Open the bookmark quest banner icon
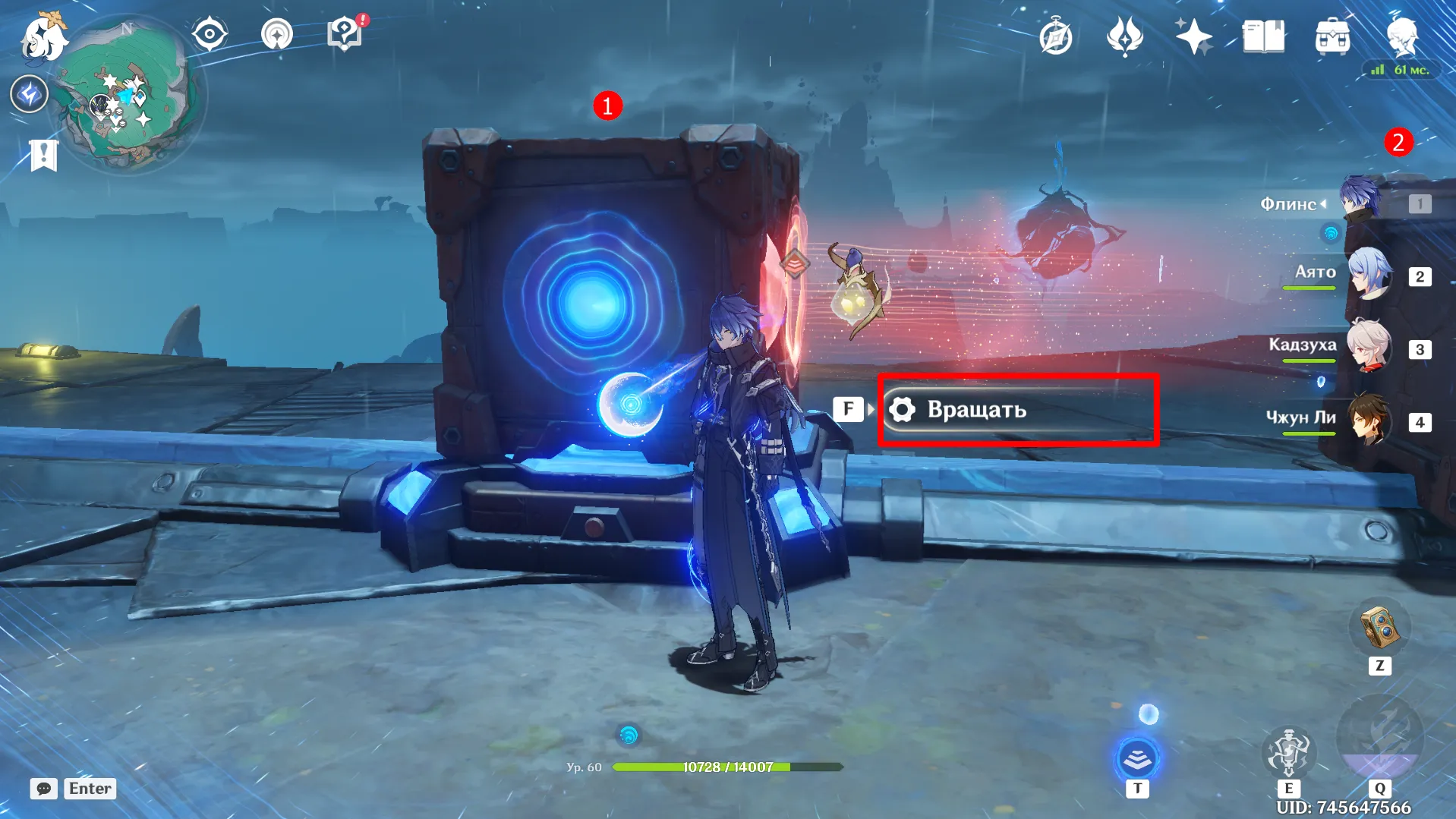 (43, 155)
